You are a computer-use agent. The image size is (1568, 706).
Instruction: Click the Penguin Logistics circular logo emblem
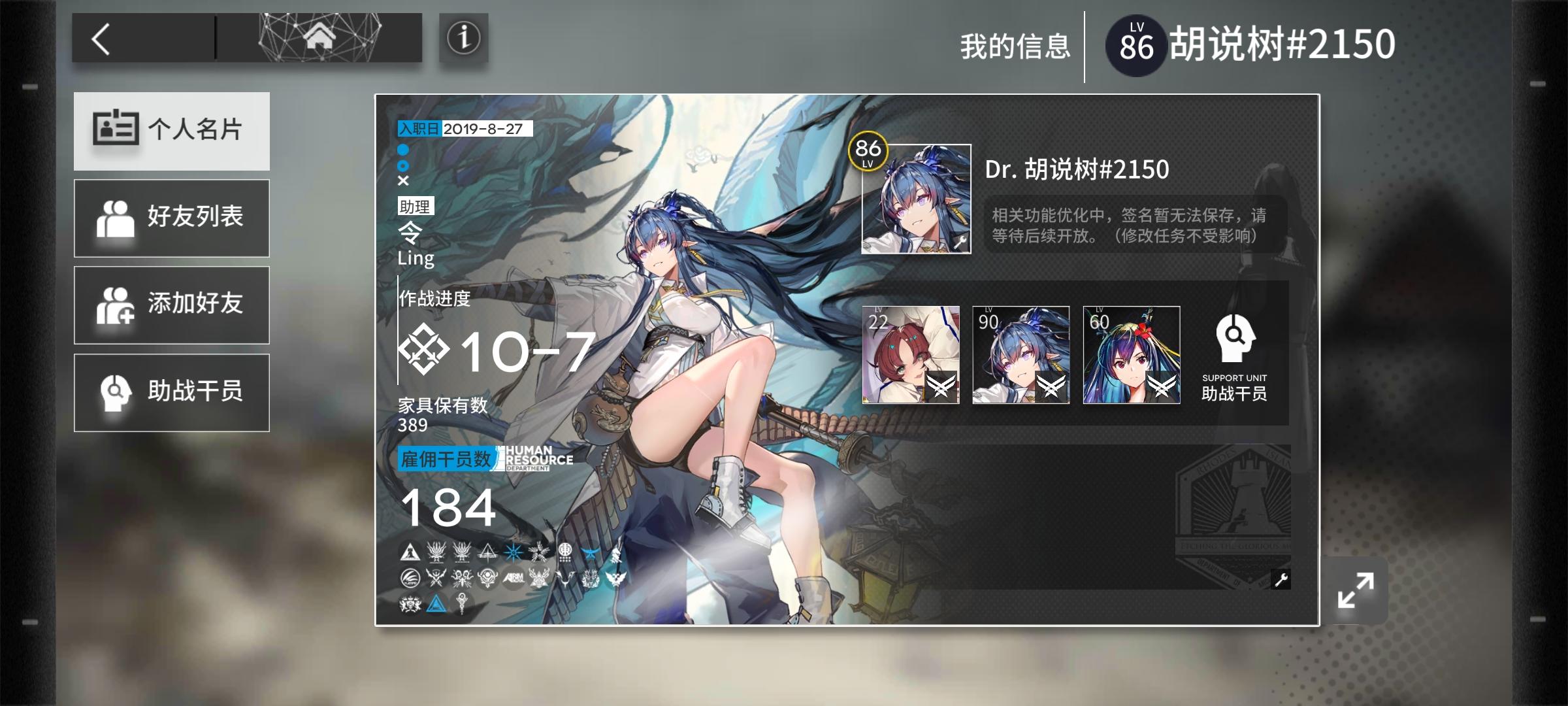point(410,579)
